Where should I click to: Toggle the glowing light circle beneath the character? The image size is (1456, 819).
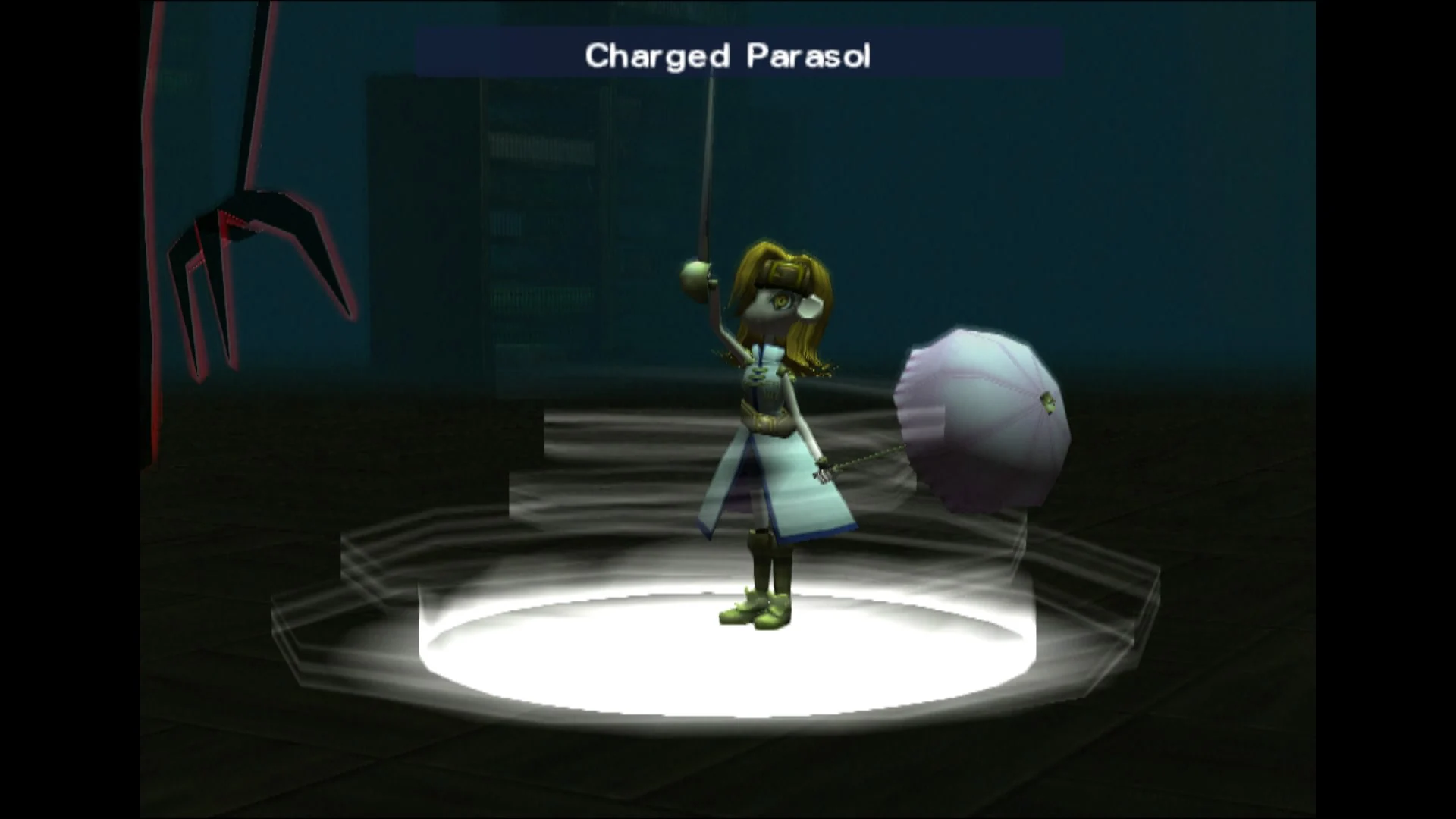click(728, 660)
